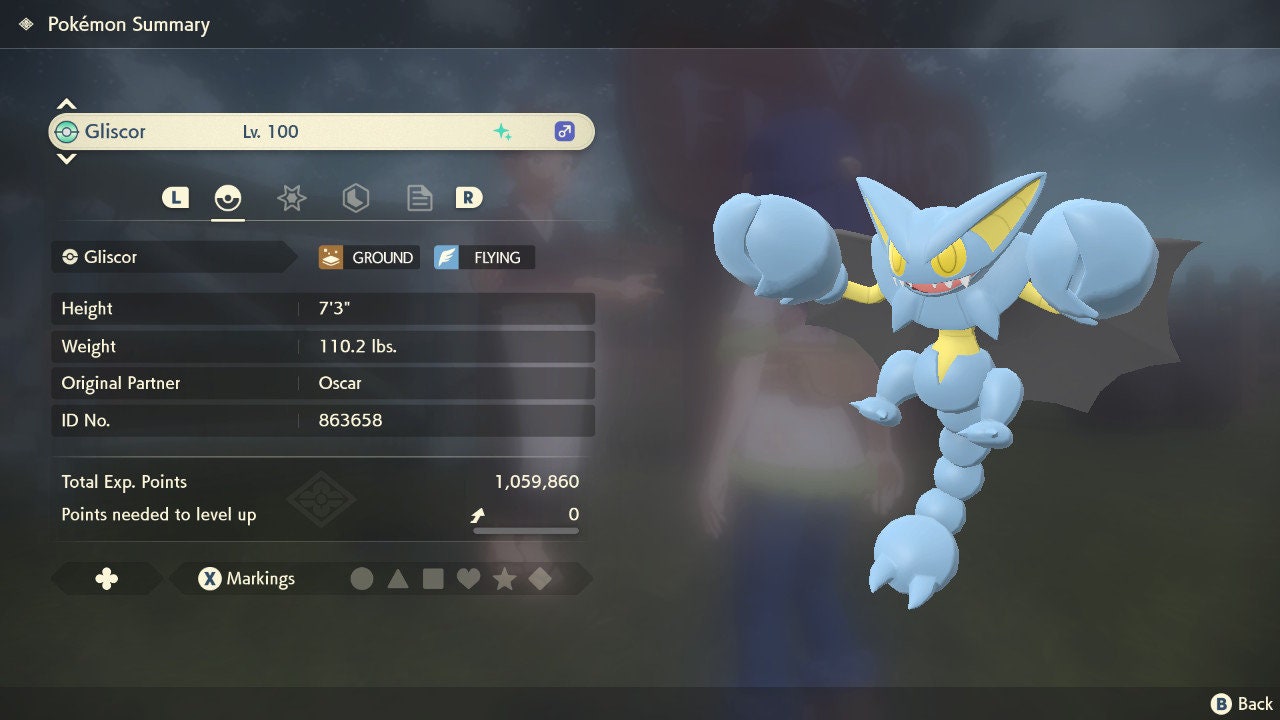Click the X Markings button
The image size is (1280, 720).
click(245, 578)
